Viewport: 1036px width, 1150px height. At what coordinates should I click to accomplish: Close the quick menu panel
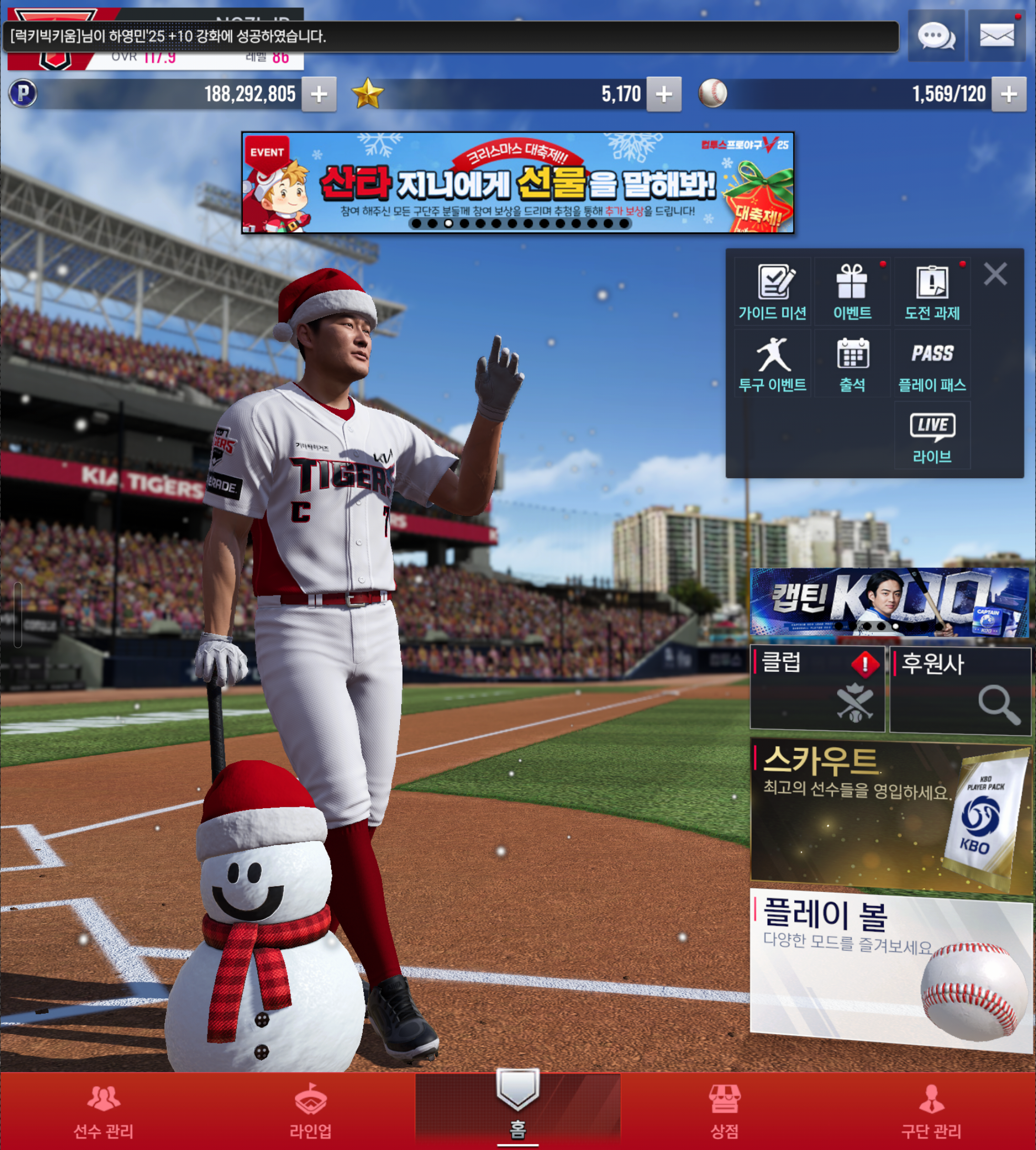(995, 274)
